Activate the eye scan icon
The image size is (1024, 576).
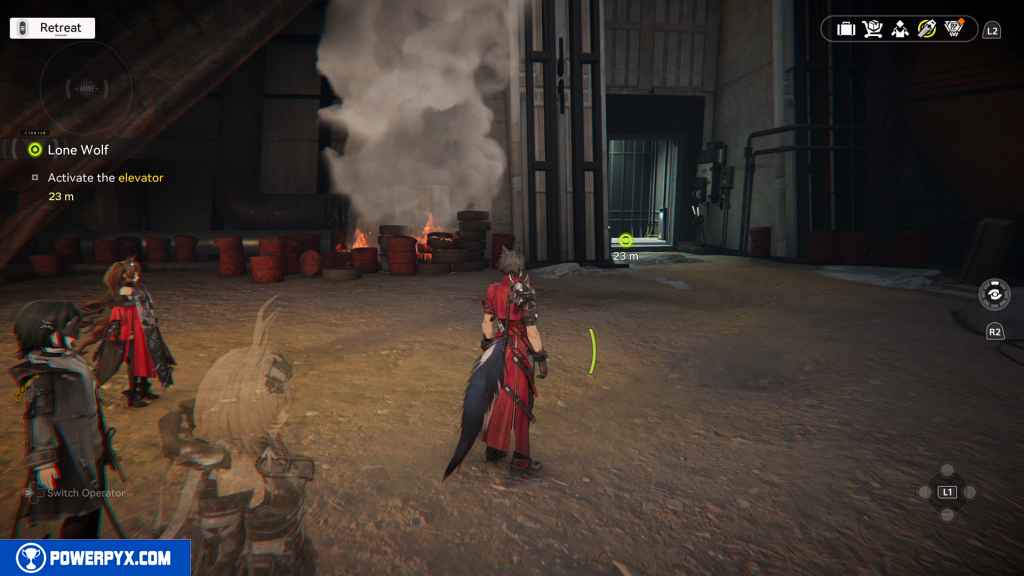coord(995,296)
